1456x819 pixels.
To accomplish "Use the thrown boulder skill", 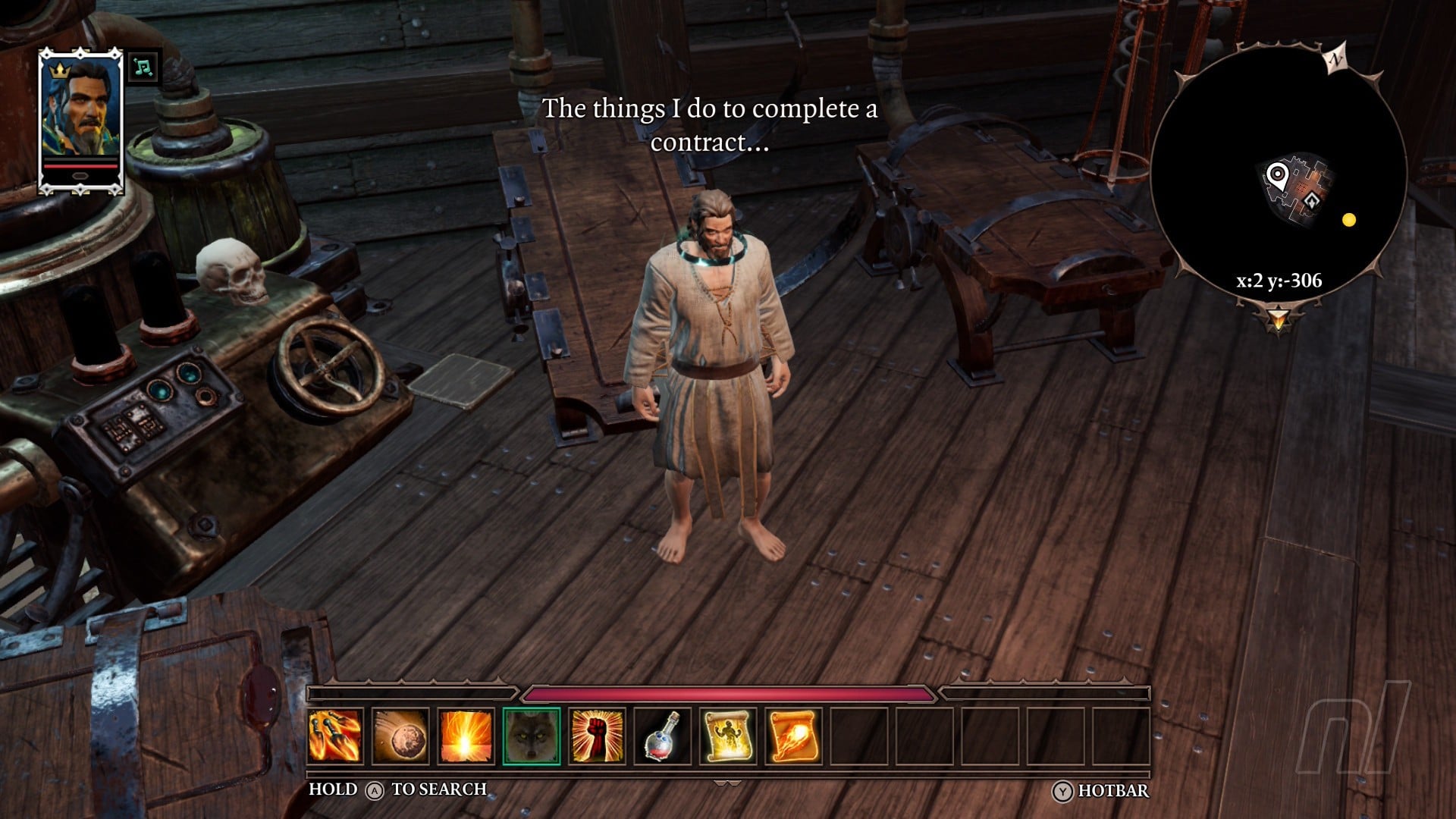I will pos(400,735).
